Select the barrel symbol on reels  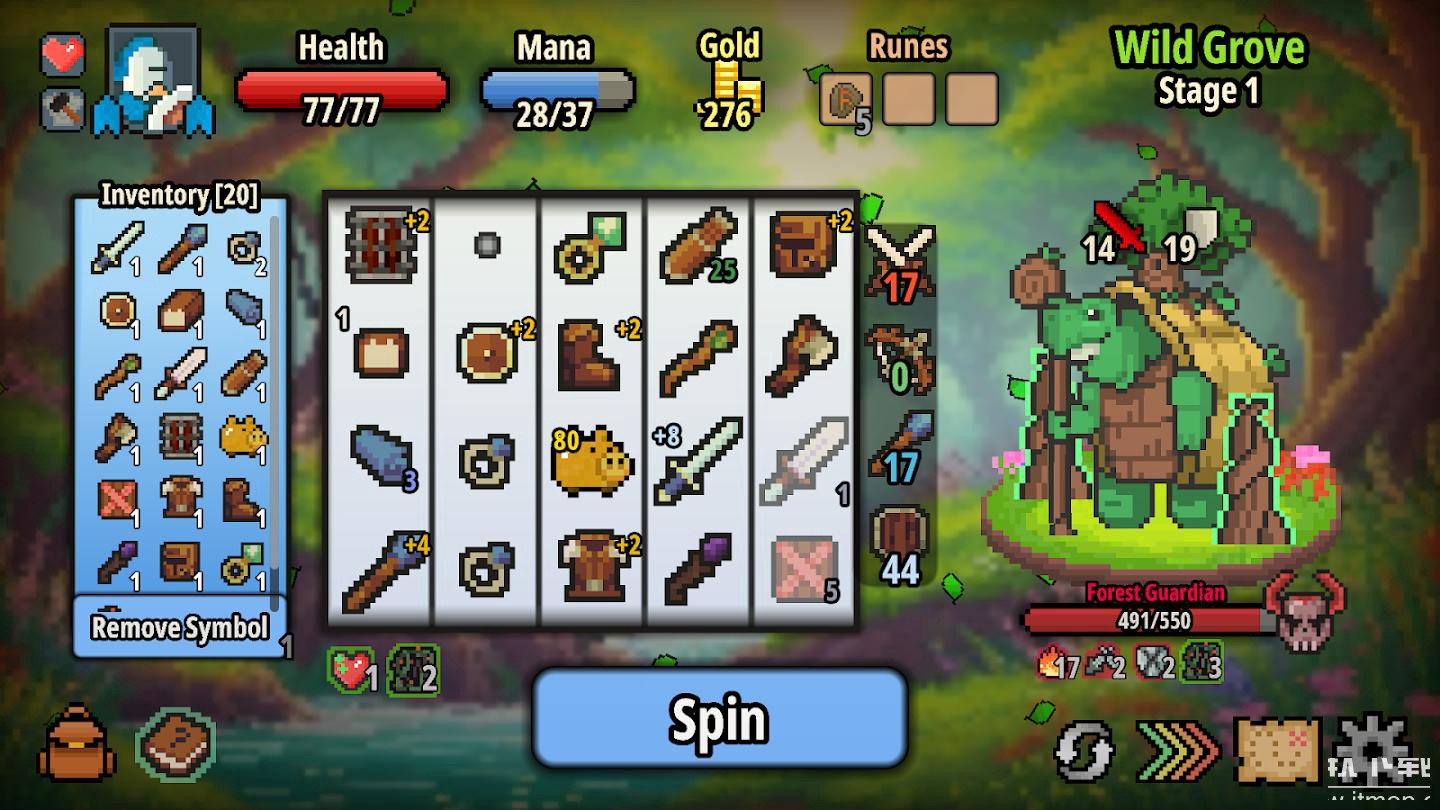(380, 245)
